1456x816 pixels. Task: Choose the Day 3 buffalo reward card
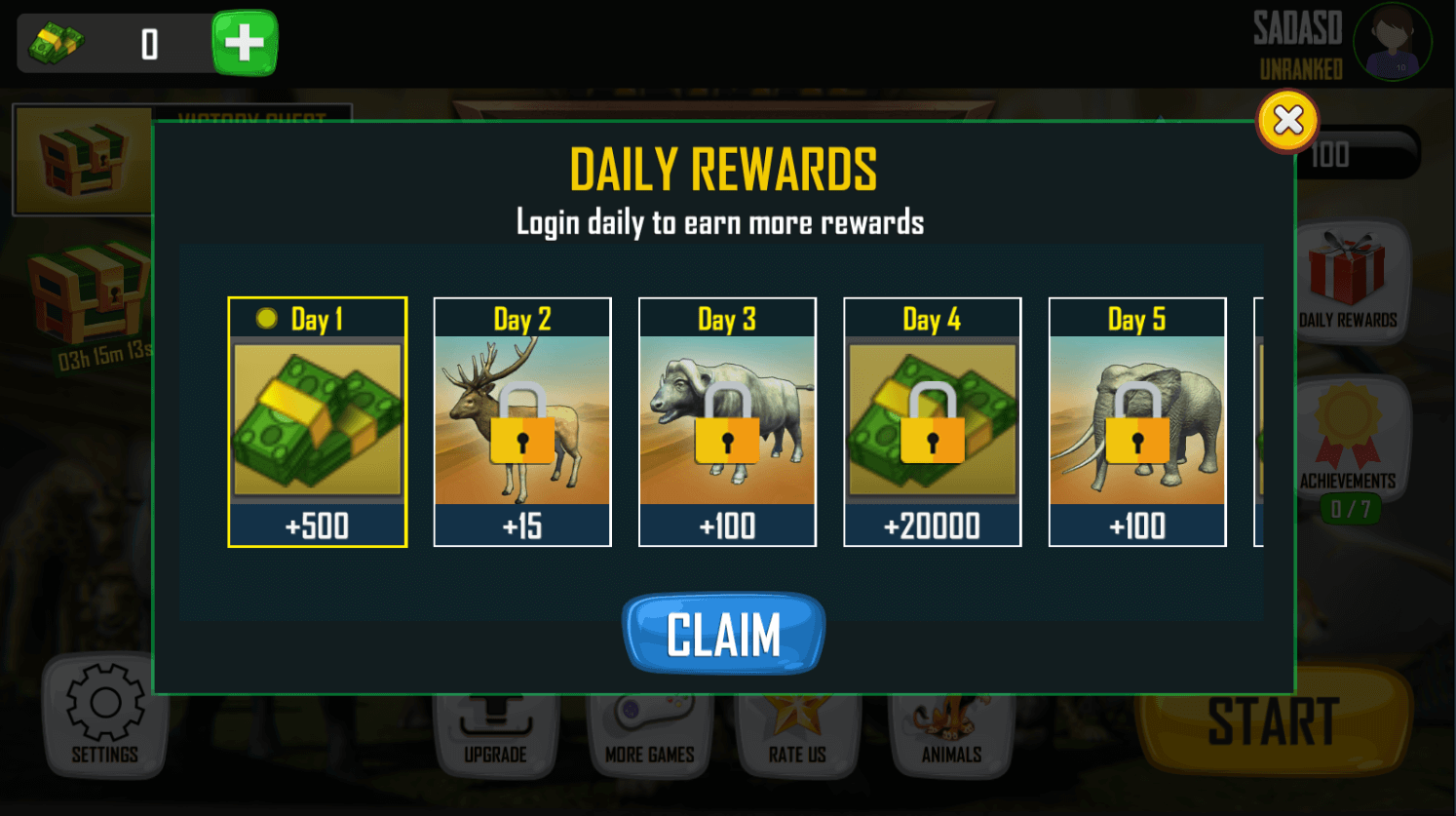coord(727,422)
